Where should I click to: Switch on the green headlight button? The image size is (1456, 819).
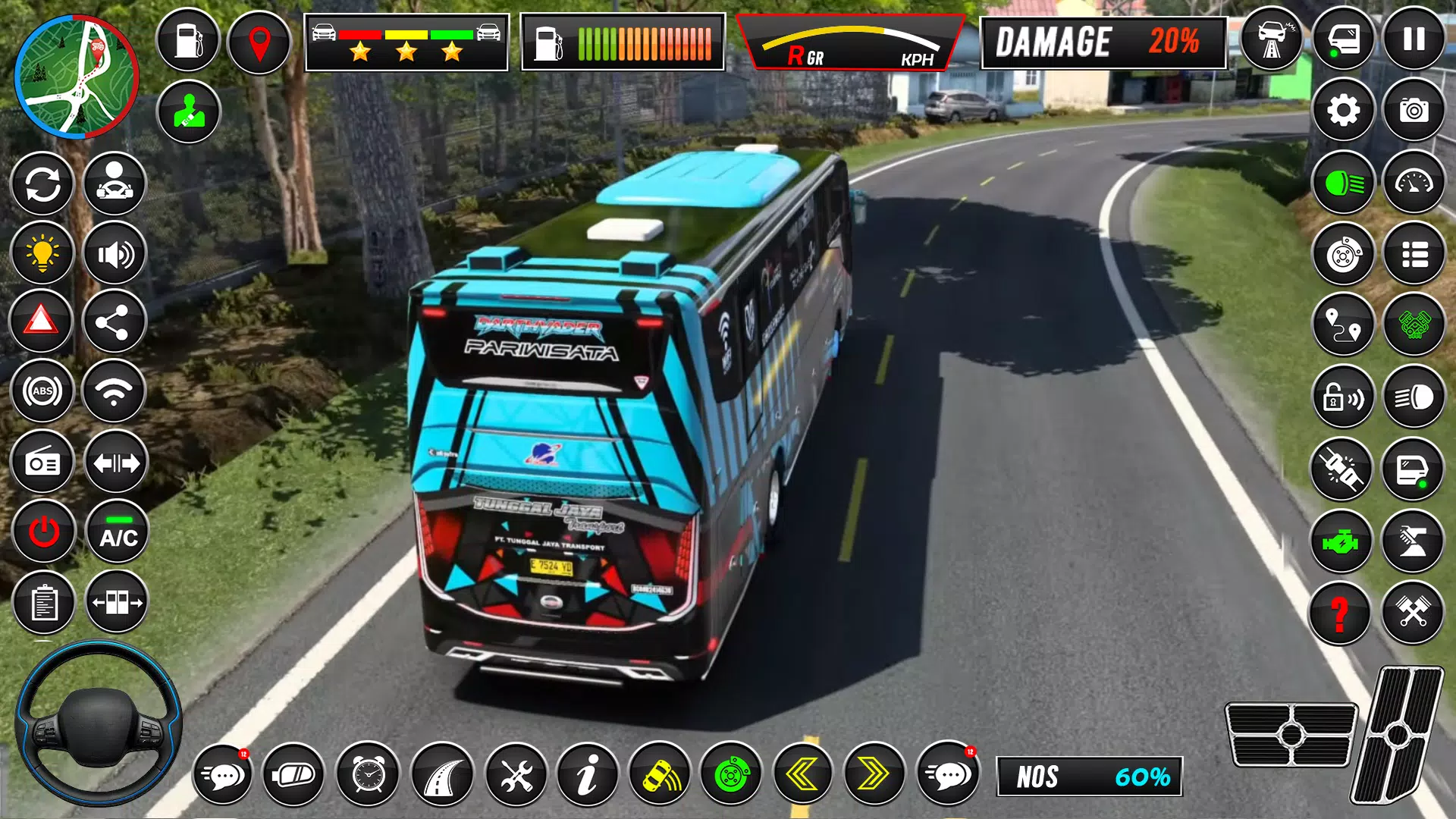tap(1343, 183)
